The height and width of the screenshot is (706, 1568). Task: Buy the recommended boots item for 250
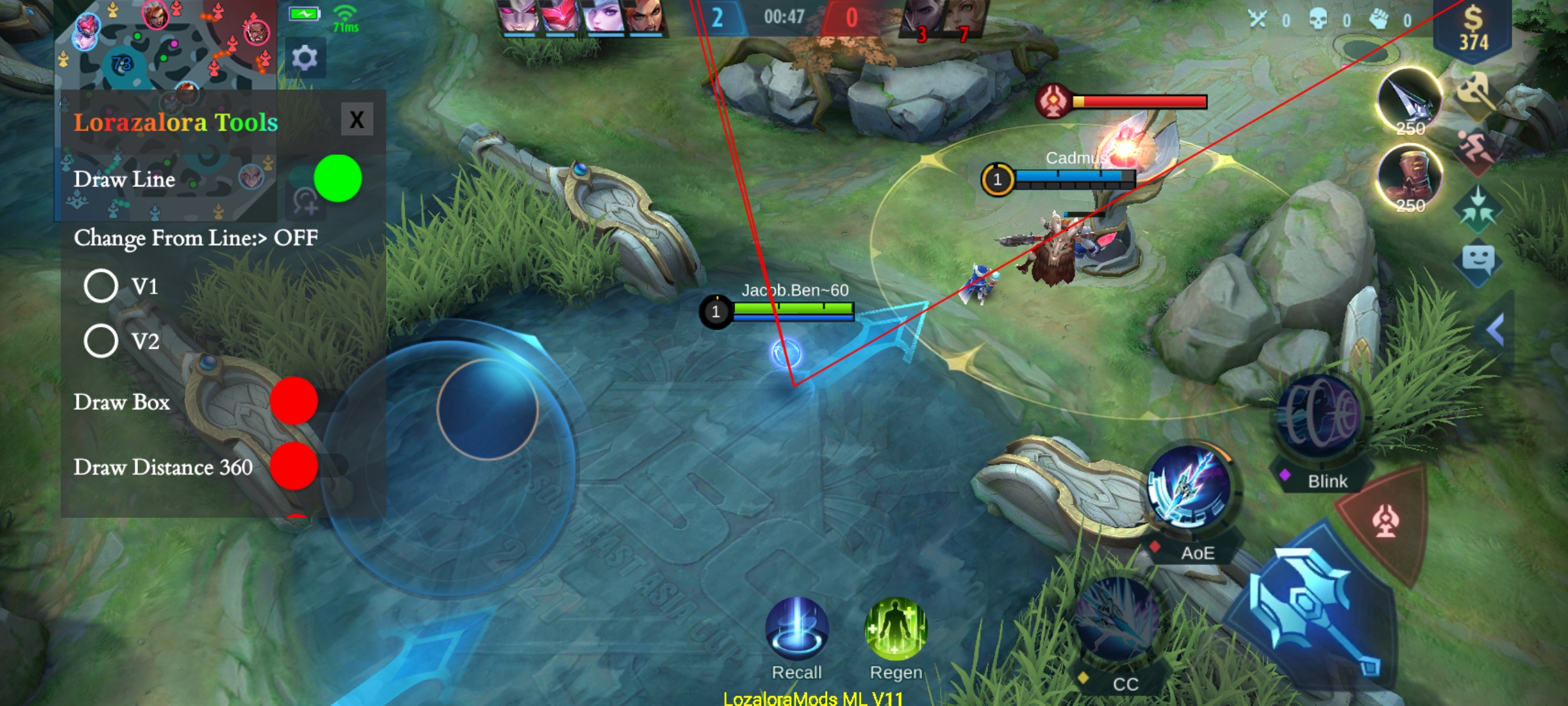(1410, 176)
